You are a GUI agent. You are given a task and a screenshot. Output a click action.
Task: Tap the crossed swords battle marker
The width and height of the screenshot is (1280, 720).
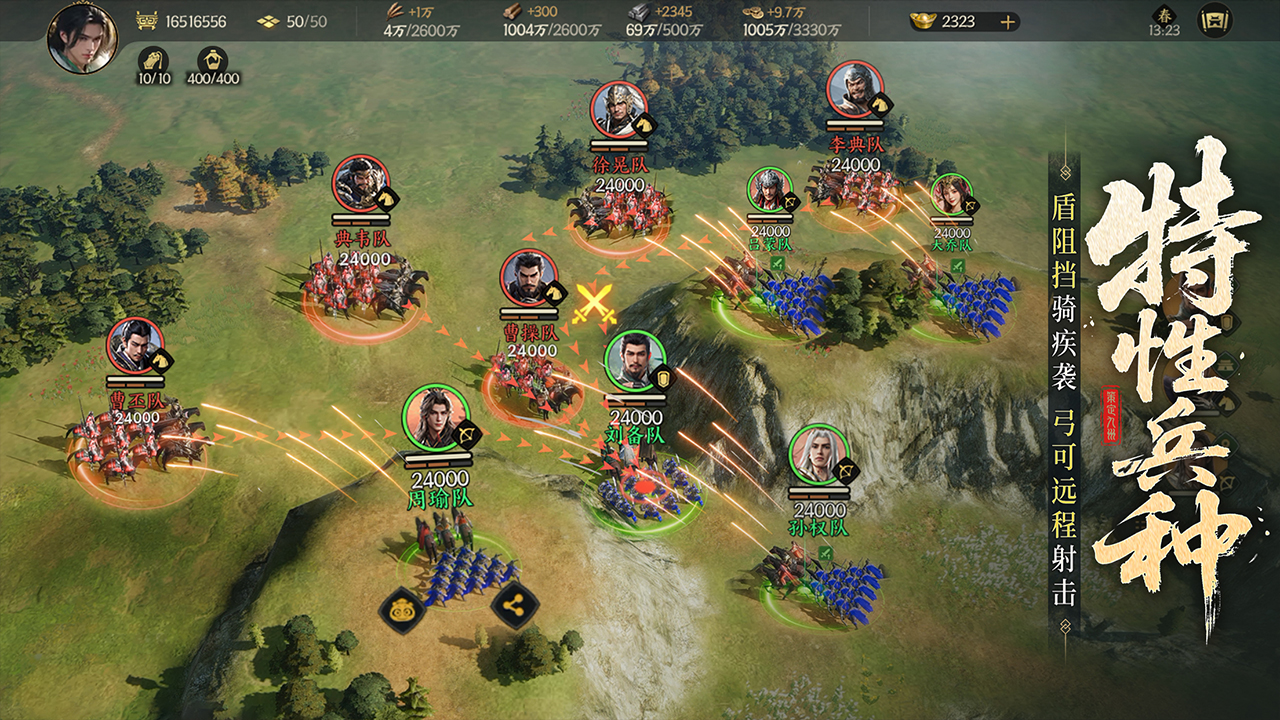click(593, 302)
